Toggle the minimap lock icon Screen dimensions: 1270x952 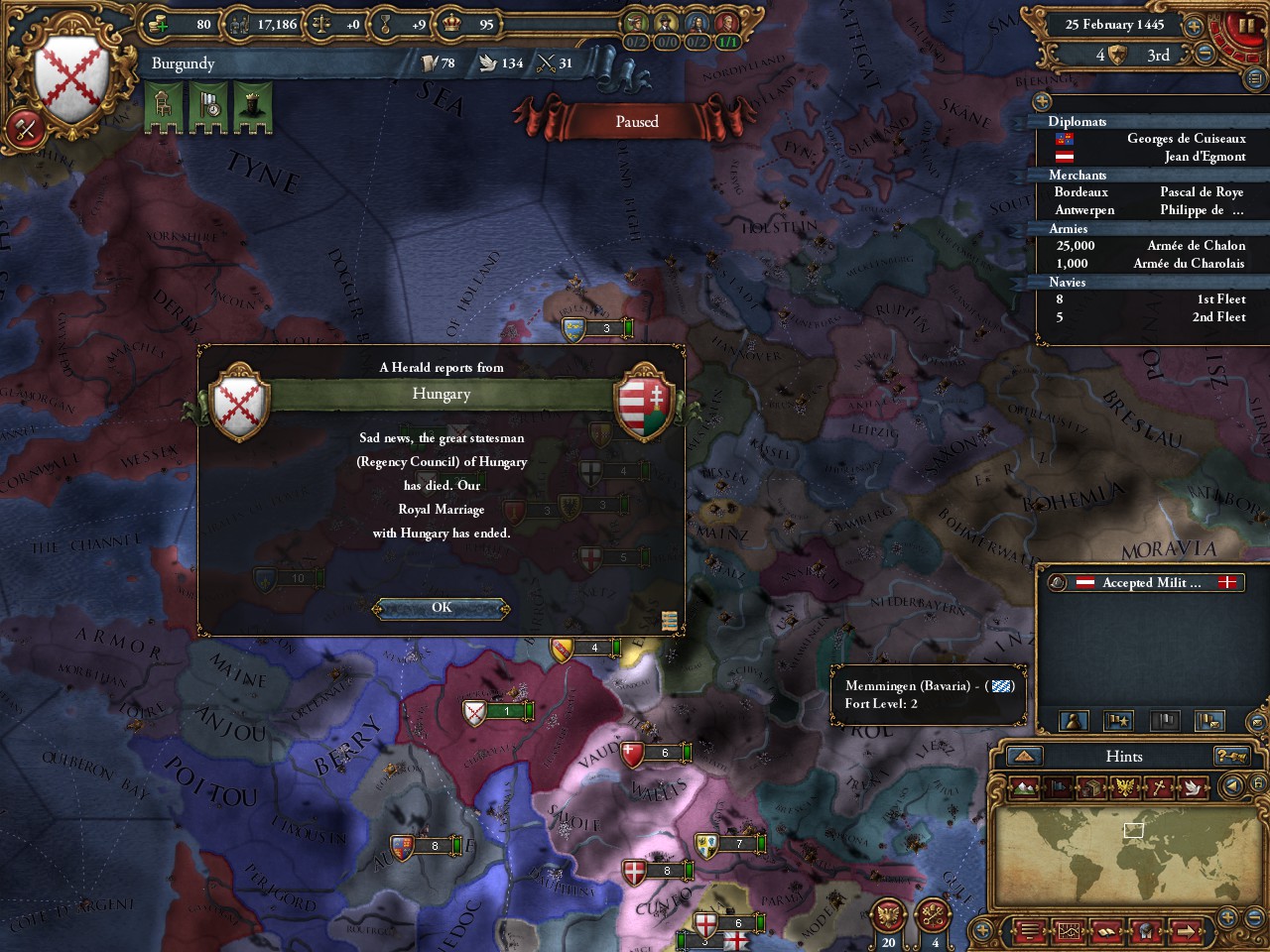point(1258,781)
